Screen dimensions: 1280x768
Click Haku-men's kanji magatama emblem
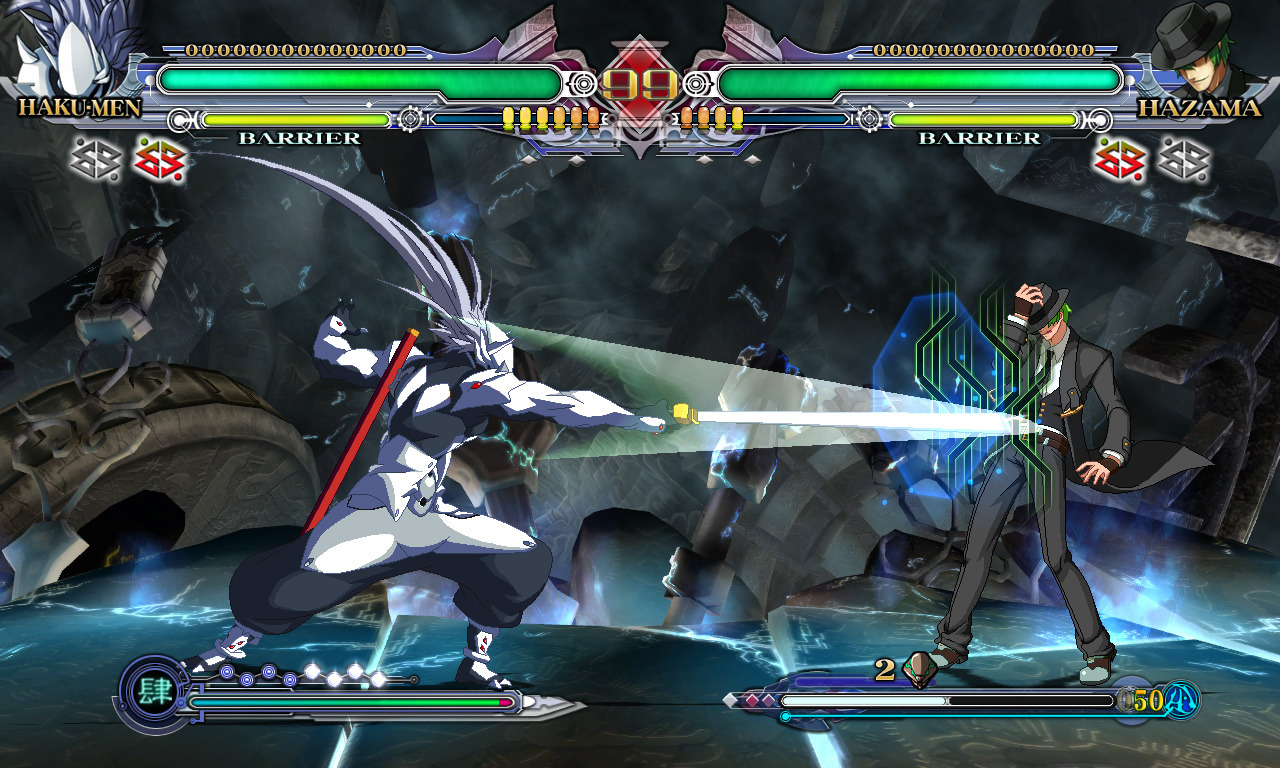[153, 690]
